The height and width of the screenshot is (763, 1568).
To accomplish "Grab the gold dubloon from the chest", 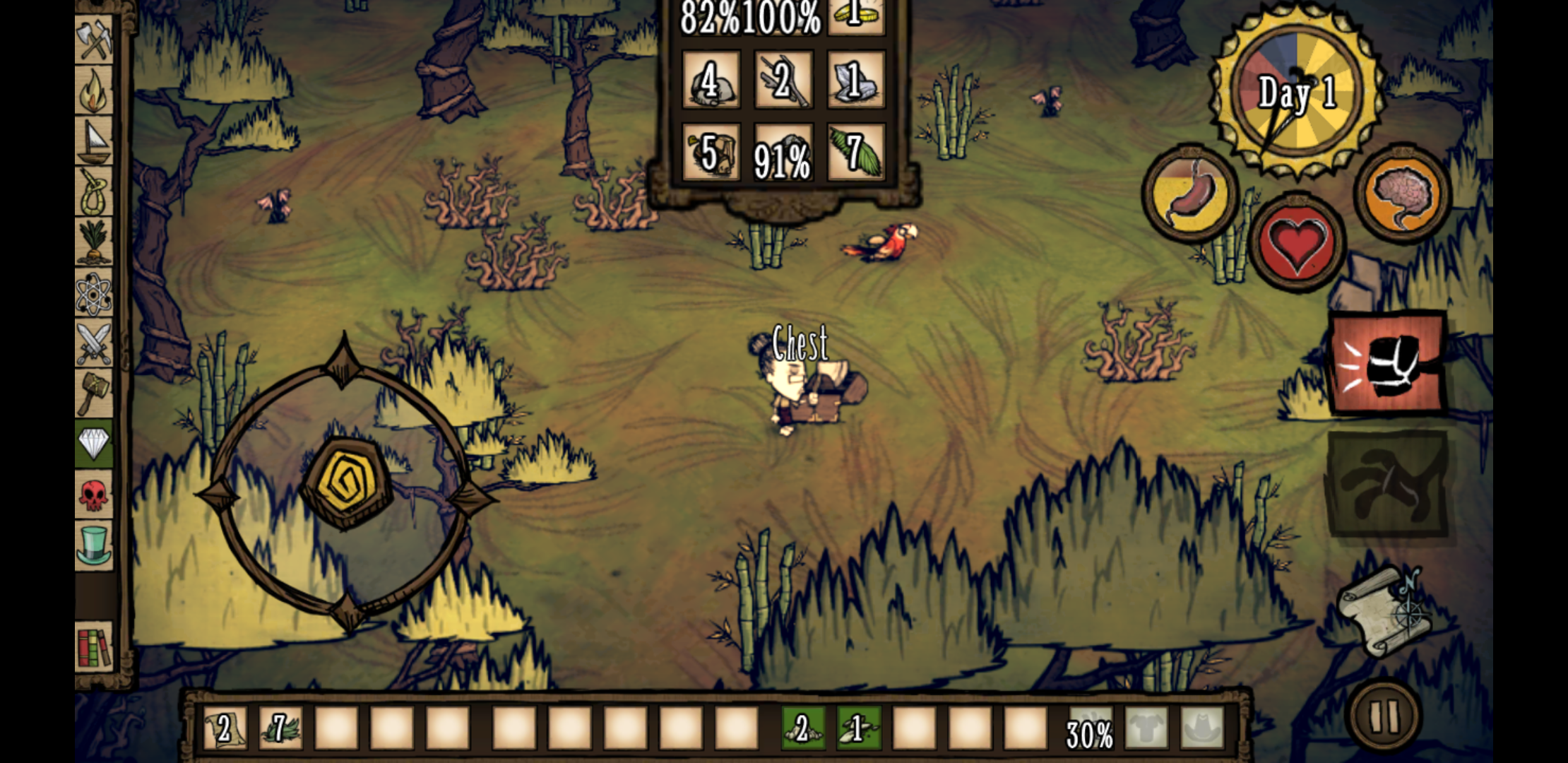I will [x=855, y=16].
